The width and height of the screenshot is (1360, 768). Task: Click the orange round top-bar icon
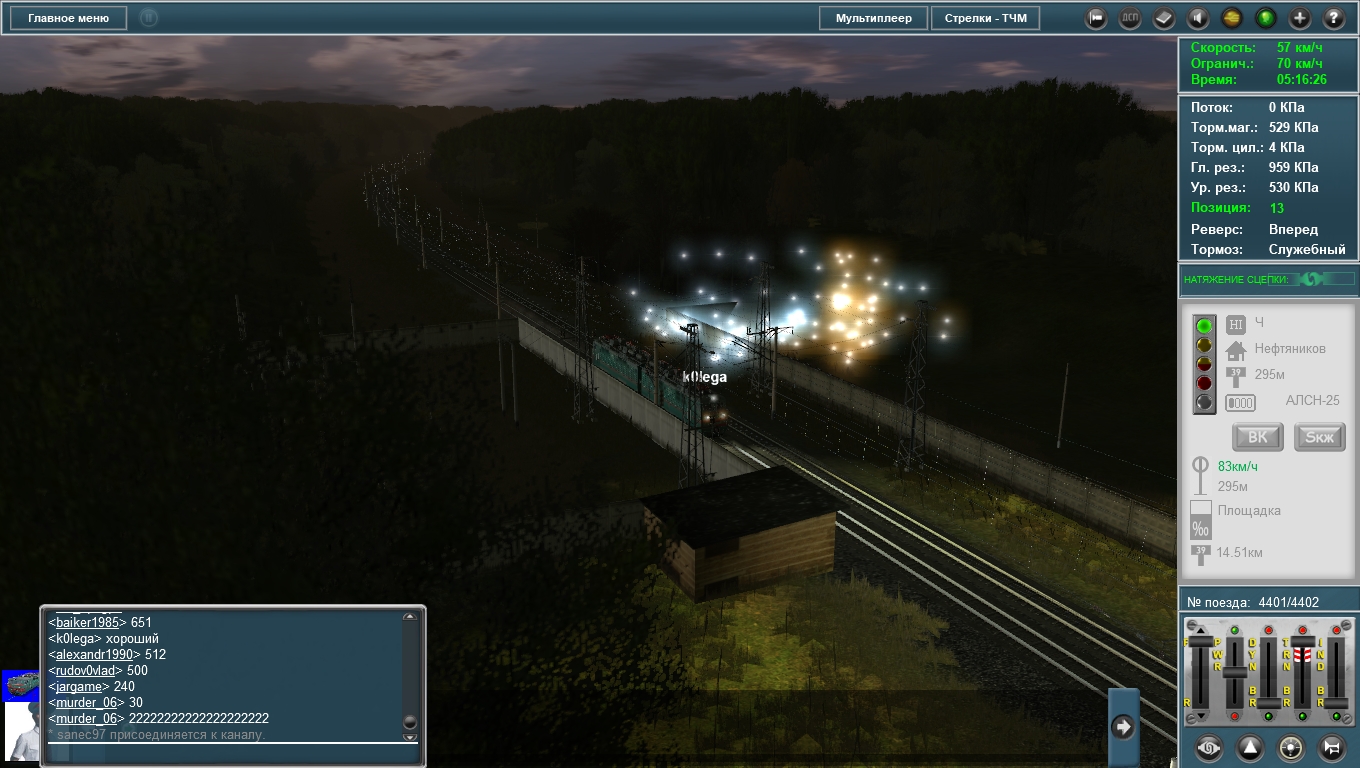click(1232, 18)
